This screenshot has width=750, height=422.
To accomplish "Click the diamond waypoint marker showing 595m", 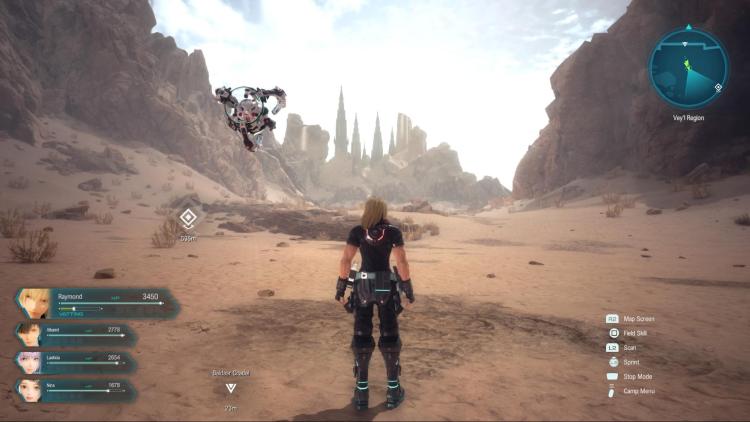I will (188, 217).
